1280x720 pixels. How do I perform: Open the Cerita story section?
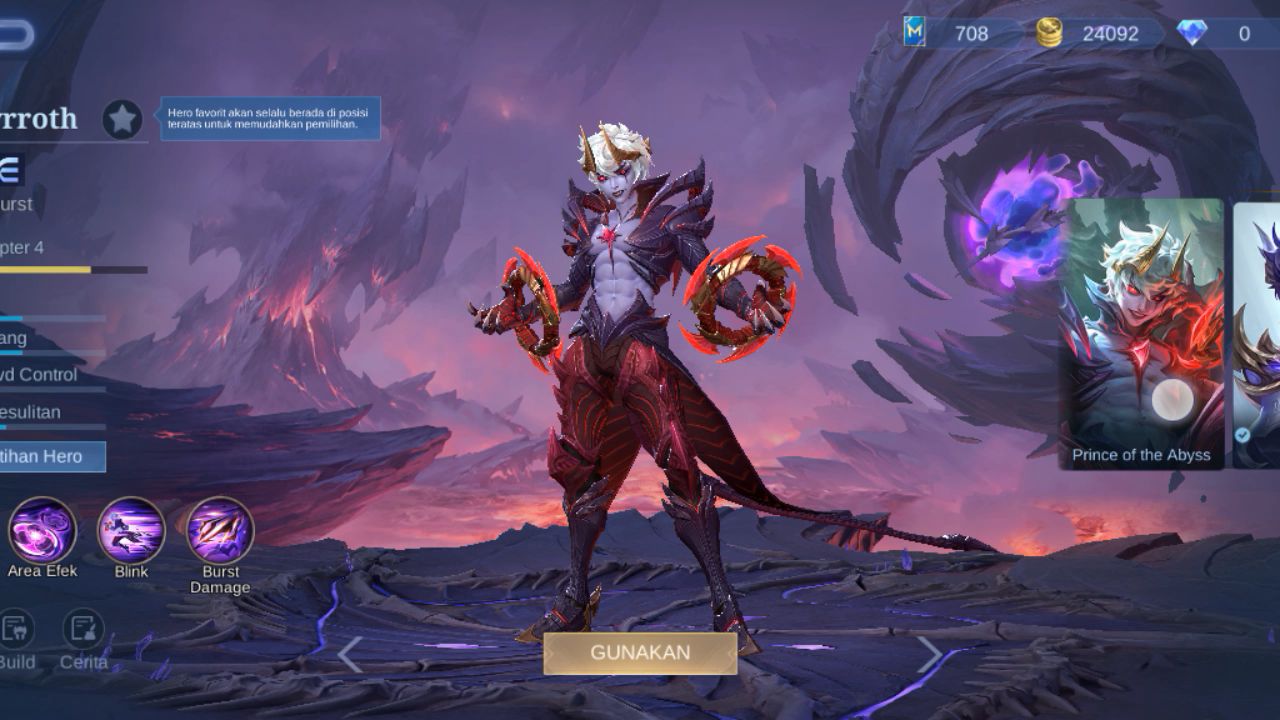click(x=84, y=630)
